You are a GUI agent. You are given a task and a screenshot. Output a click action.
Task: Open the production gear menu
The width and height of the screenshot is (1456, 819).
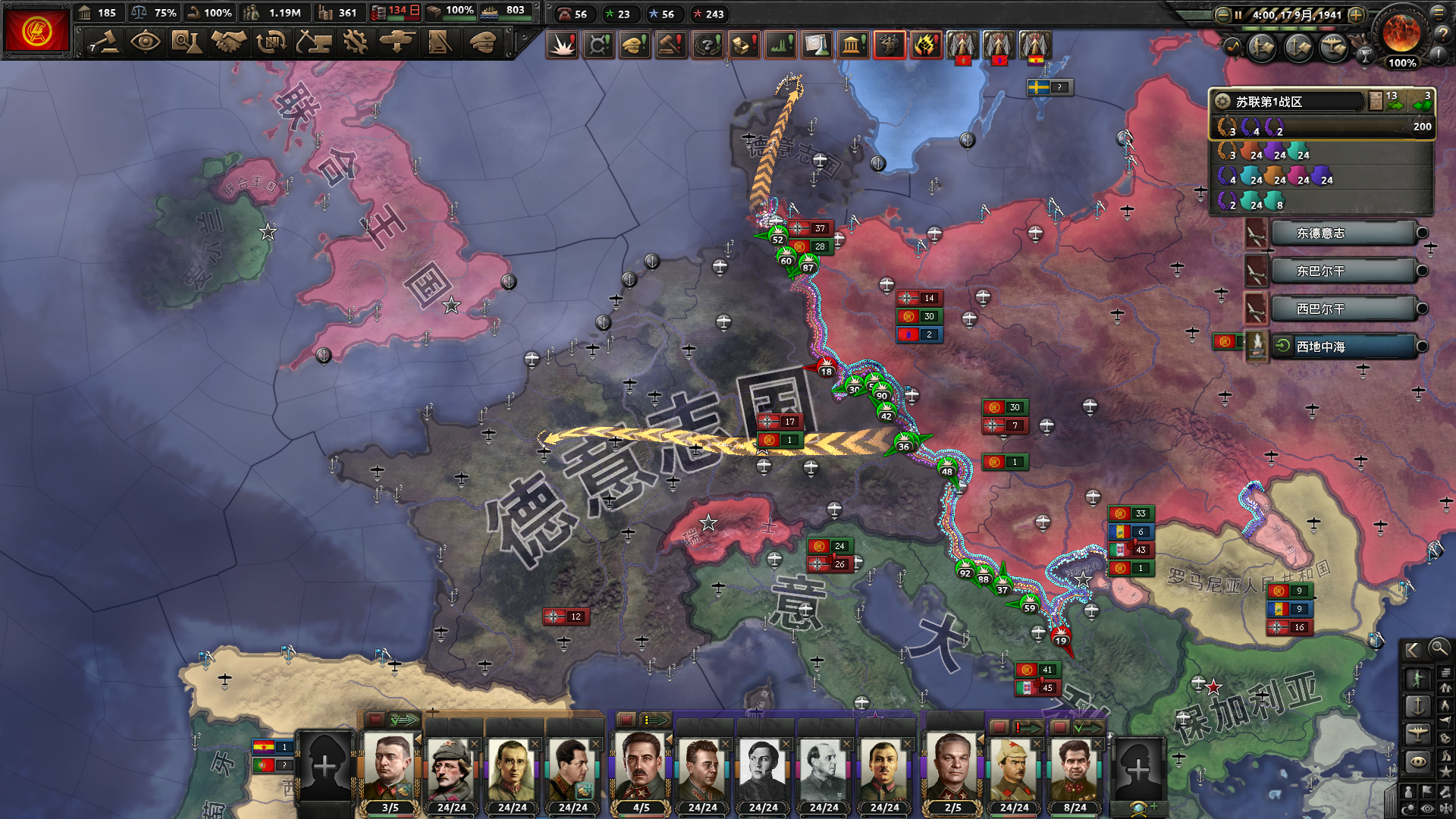tap(355, 42)
